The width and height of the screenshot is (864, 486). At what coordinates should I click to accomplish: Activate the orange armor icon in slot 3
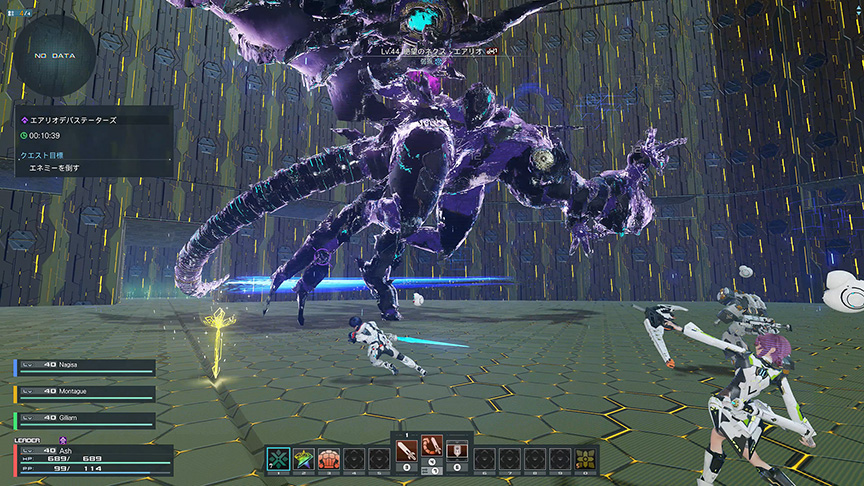tap(329, 458)
